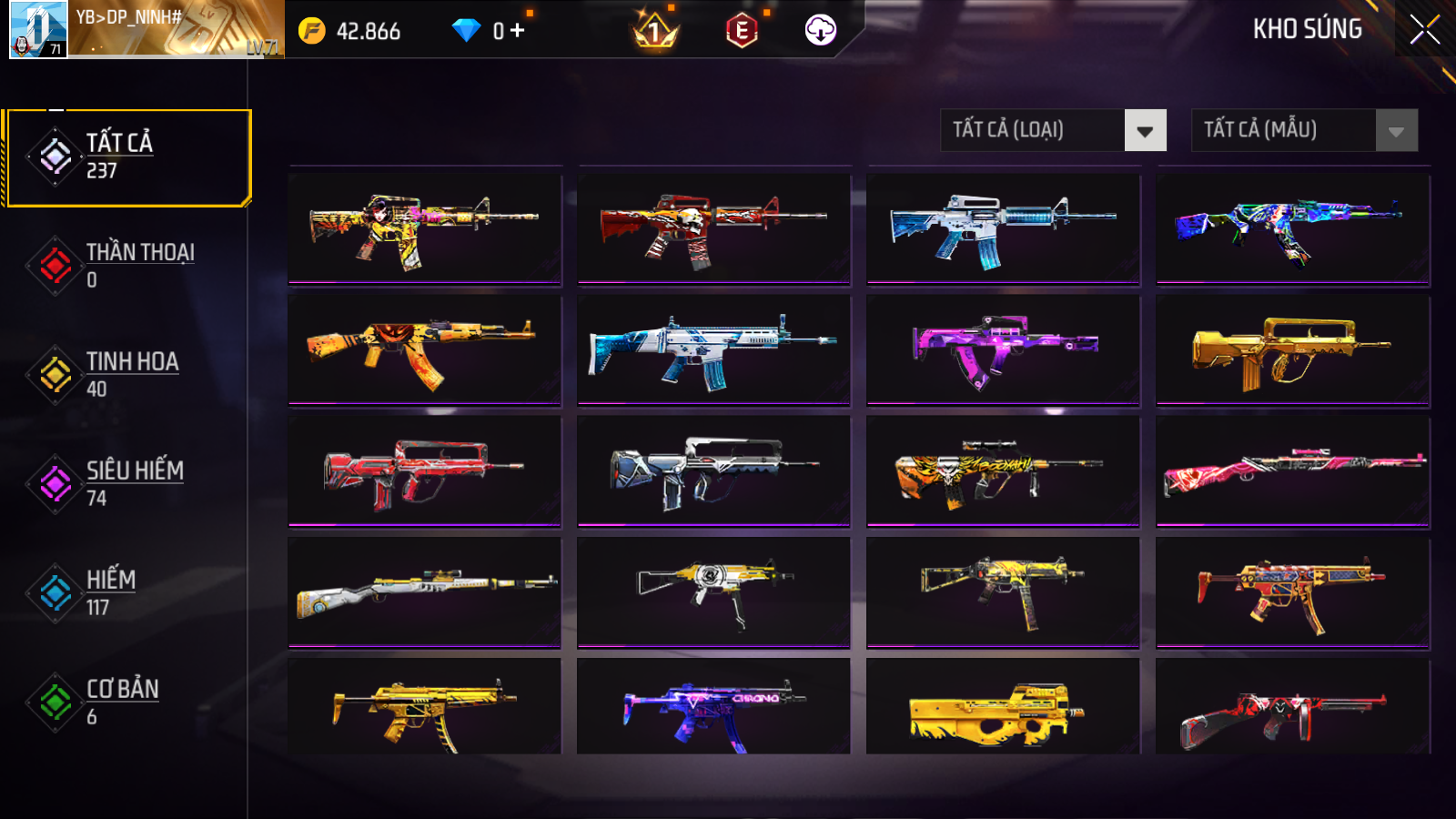Expand the Tất Cả (Mẫu) dropdown
1456x819 pixels.
coord(1304,130)
